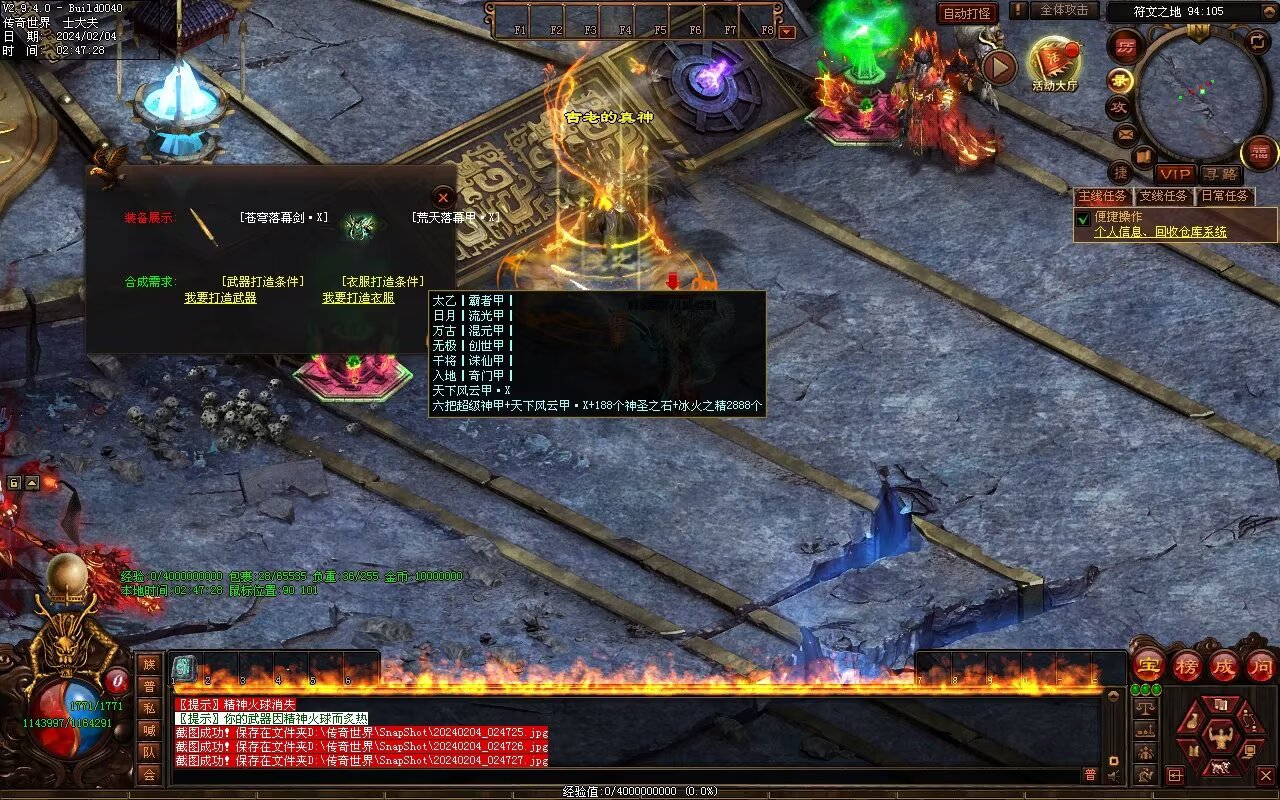Choose the 我要打造武器 forge weapon link
1280x800 pixels.
coord(220,298)
